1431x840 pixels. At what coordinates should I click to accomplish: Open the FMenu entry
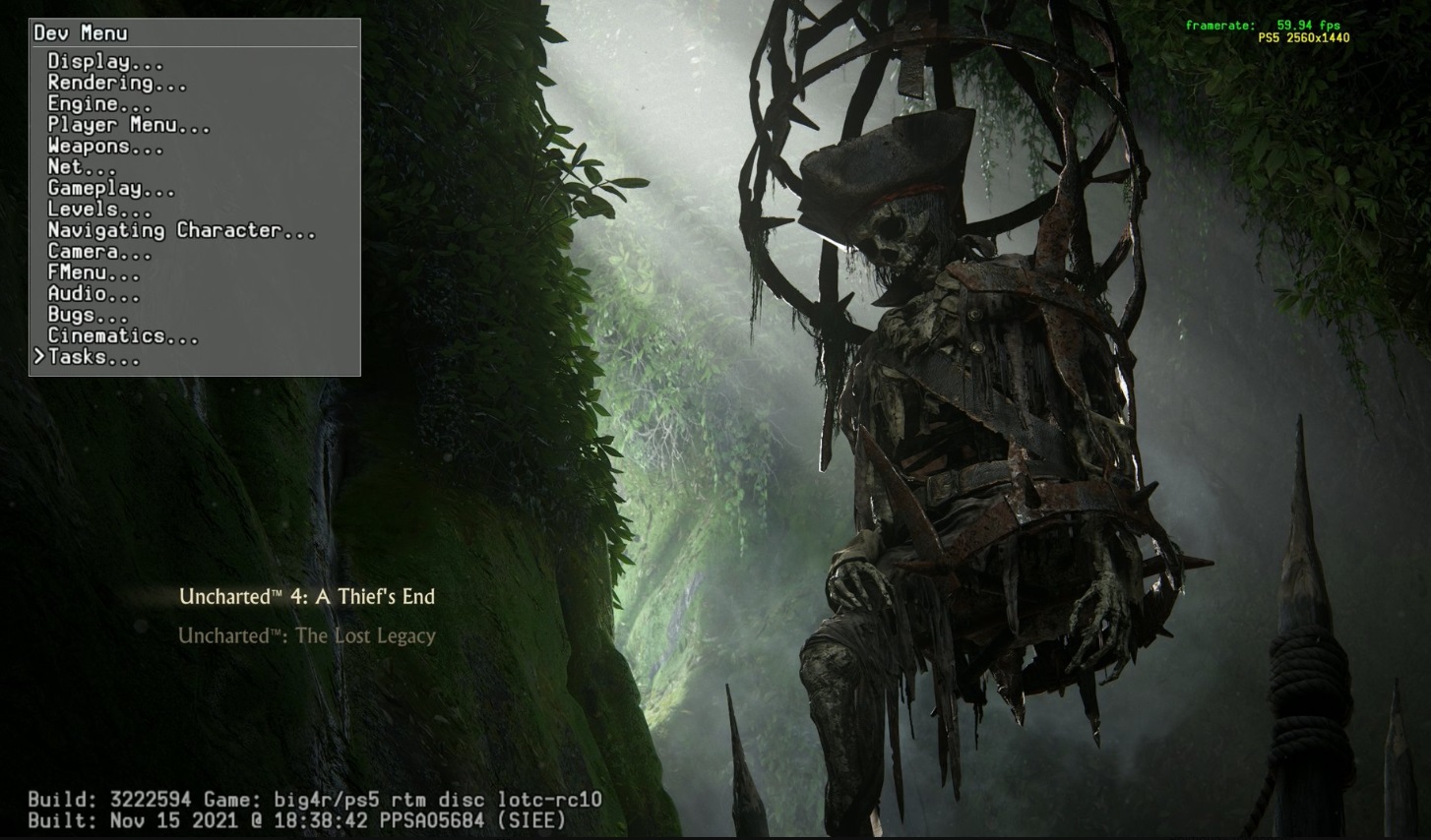coord(93,272)
